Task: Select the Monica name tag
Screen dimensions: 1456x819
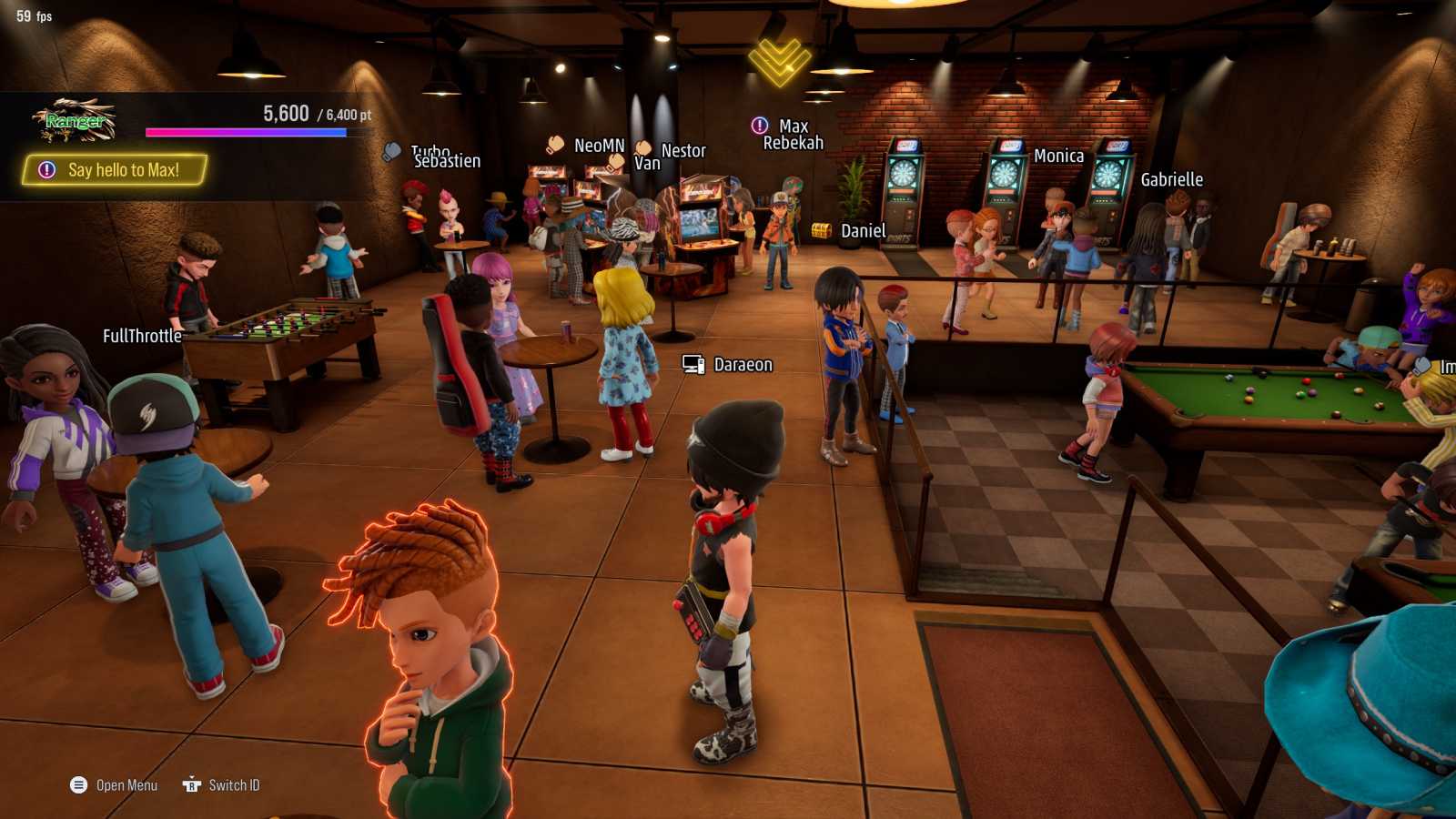Action: click(1058, 157)
